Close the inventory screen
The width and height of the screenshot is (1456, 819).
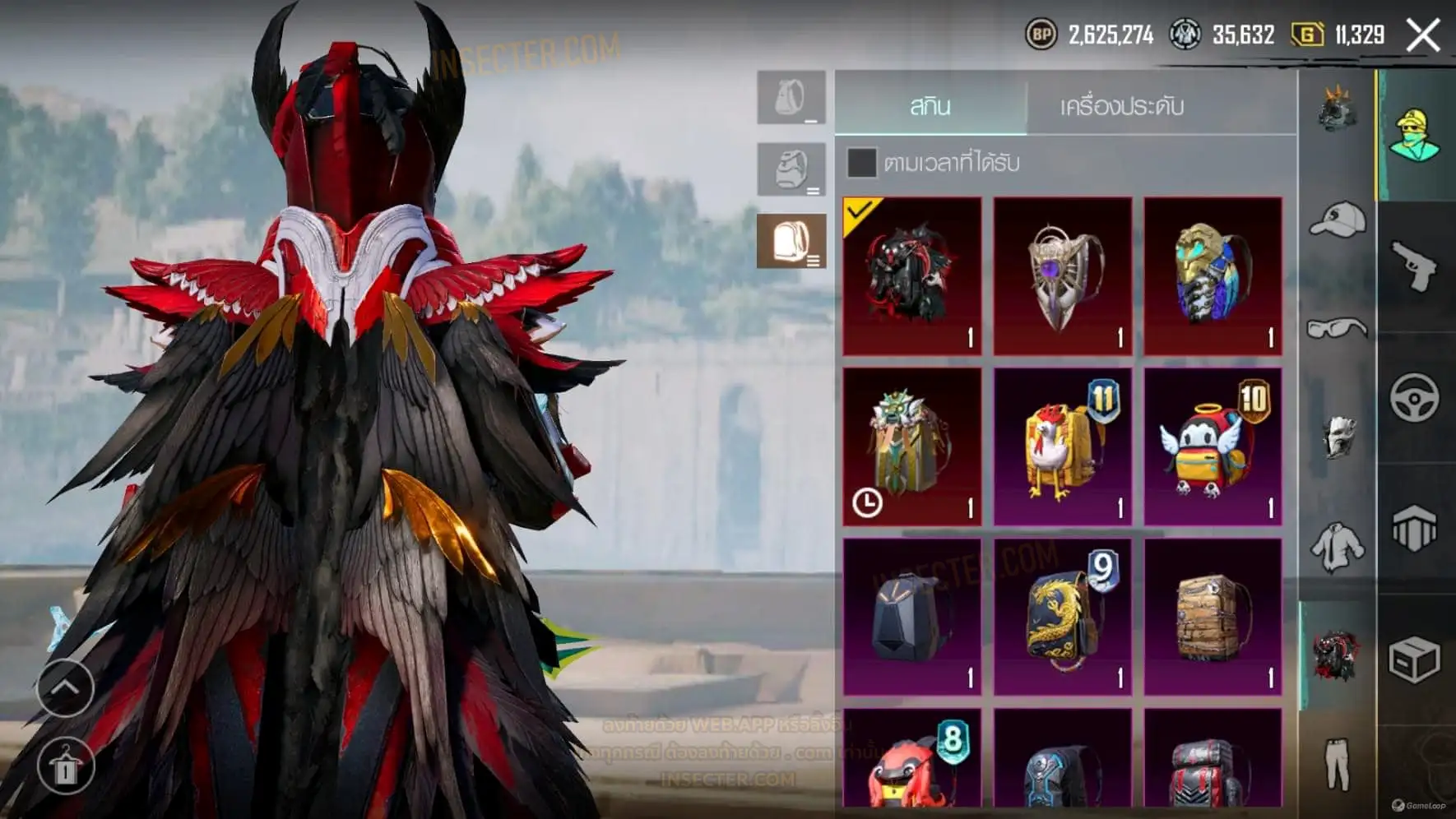coord(1423,35)
